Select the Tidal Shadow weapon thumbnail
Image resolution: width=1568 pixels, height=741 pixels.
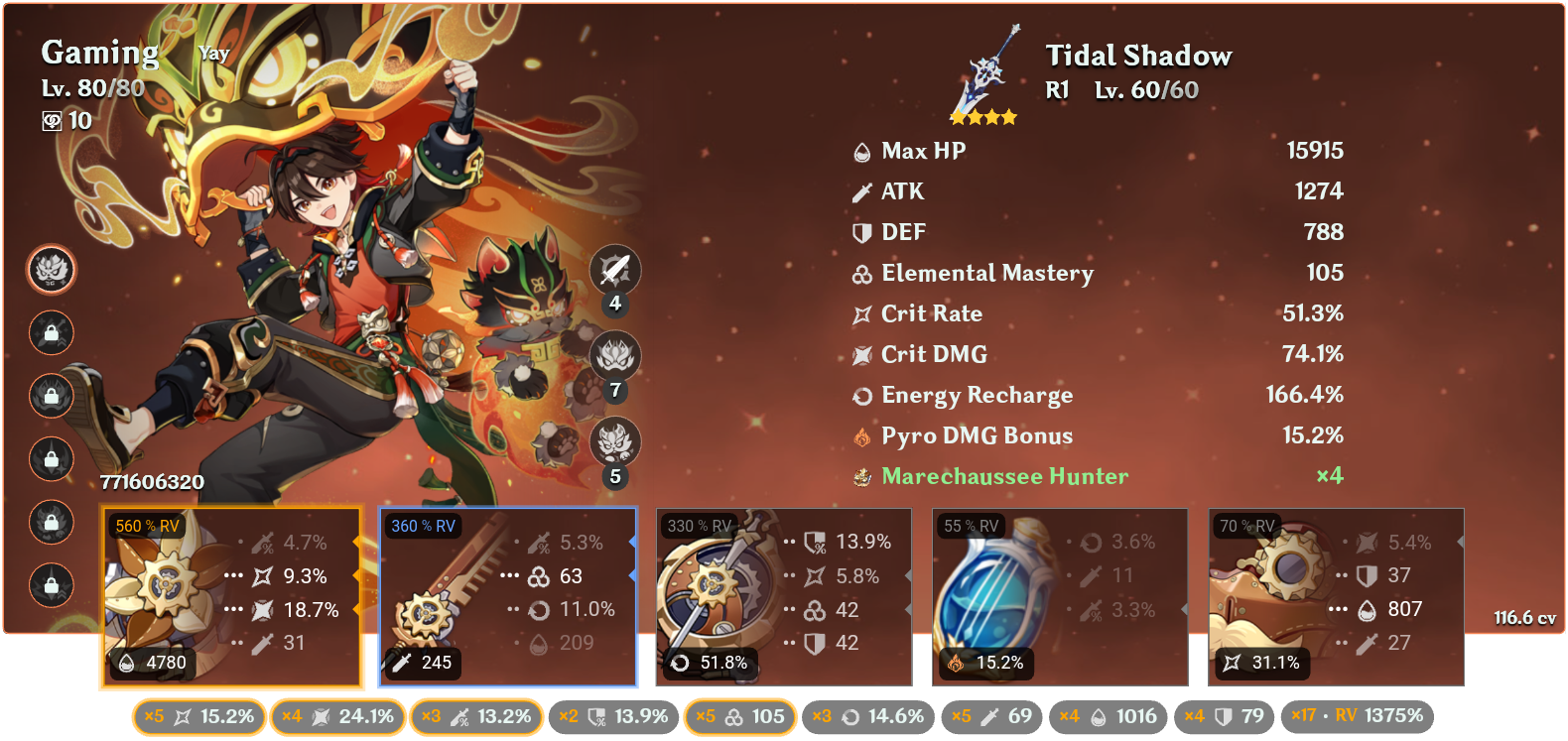(982, 74)
